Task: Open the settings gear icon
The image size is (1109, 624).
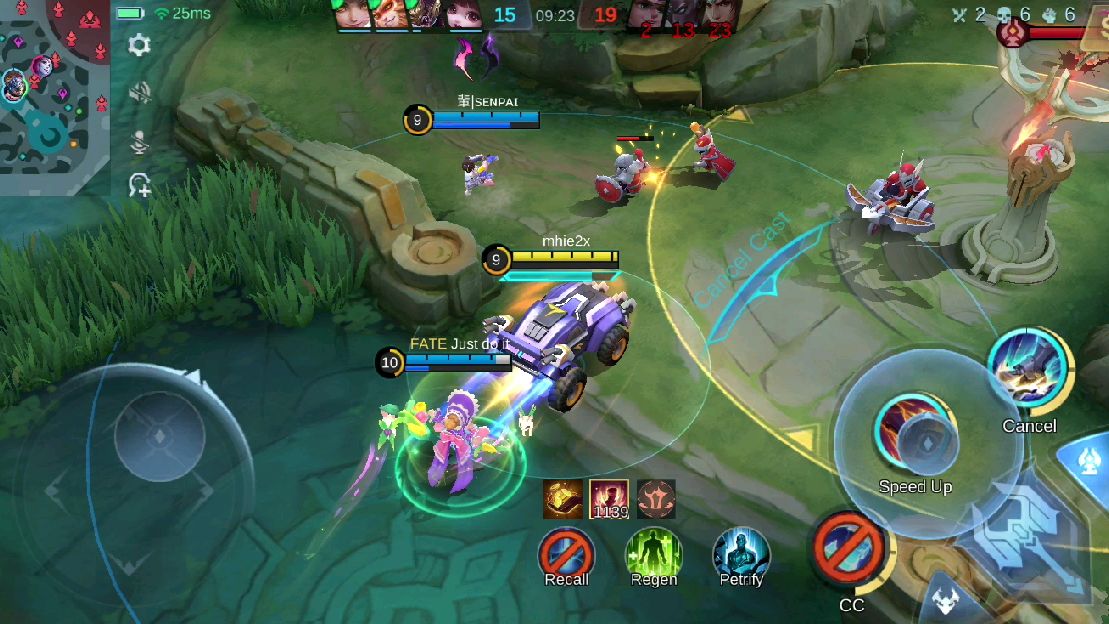Action: [x=139, y=45]
